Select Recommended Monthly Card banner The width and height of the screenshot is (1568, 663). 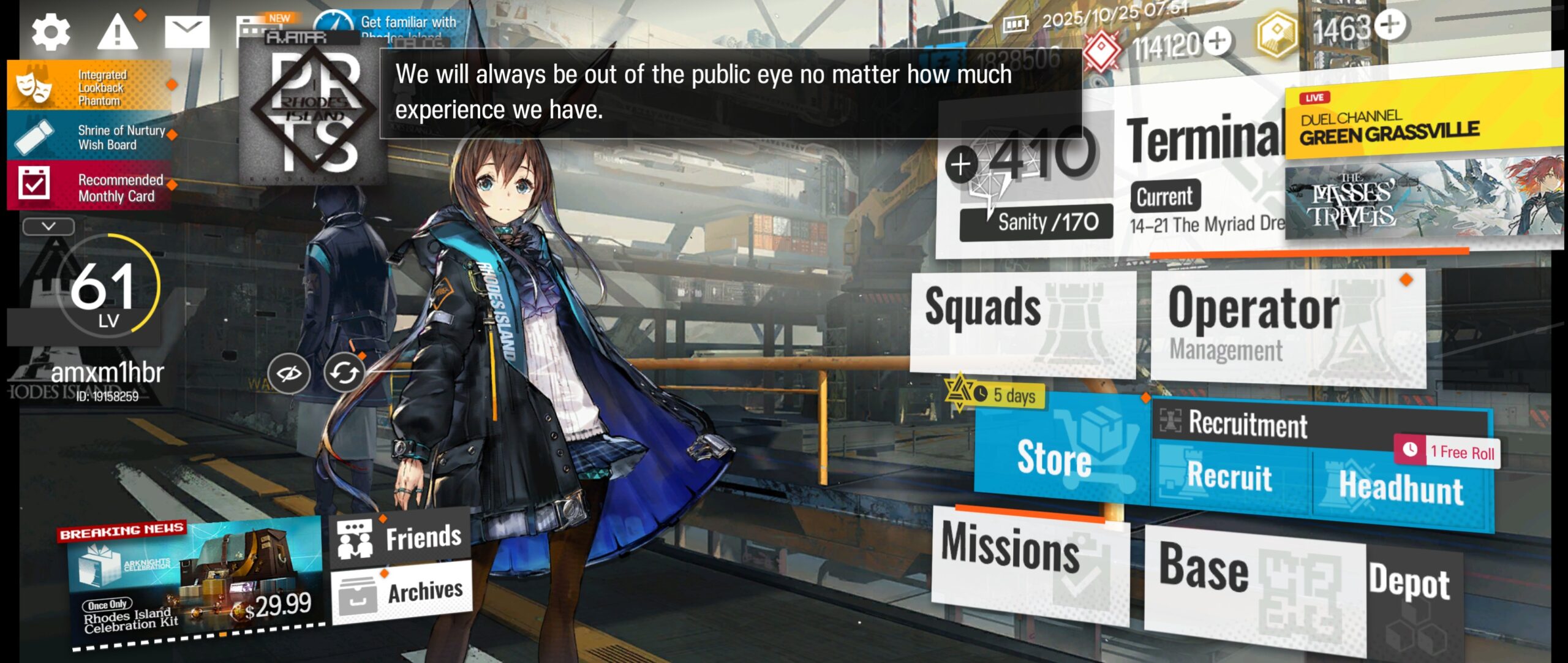(89, 187)
